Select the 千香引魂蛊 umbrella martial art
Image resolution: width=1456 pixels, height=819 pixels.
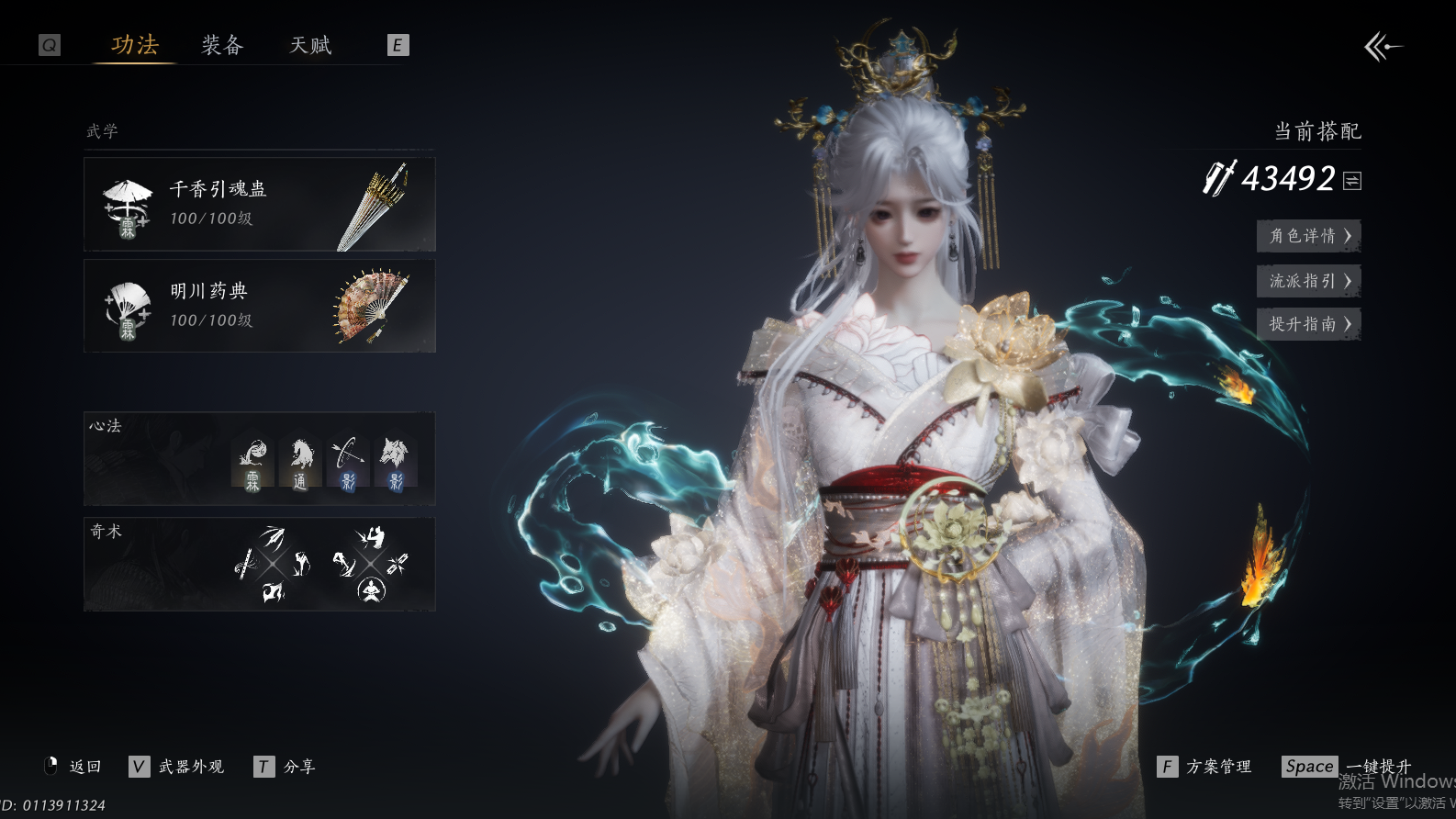pyautogui.click(x=260, y=204)
